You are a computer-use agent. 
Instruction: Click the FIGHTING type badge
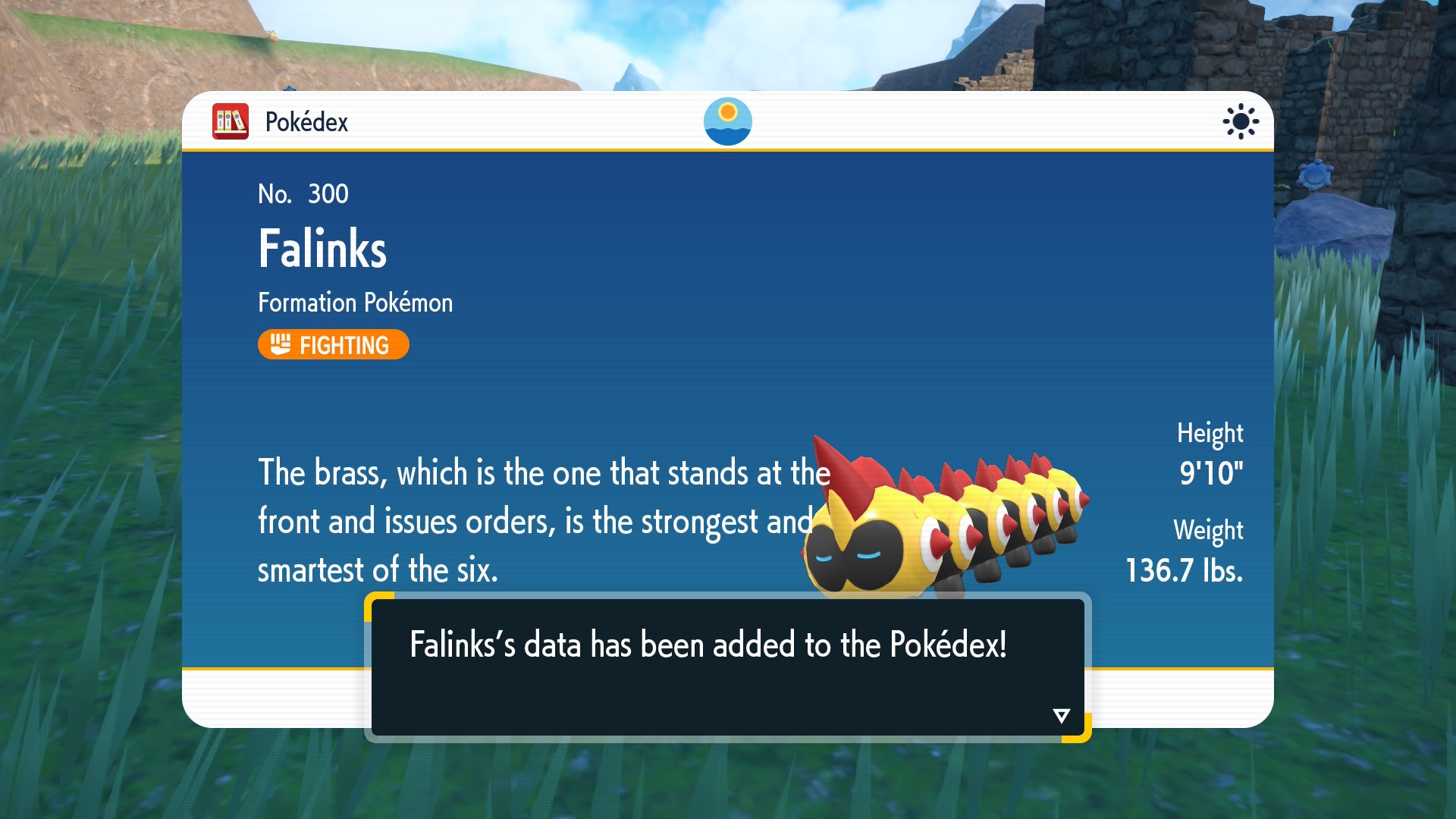[333, 345]
